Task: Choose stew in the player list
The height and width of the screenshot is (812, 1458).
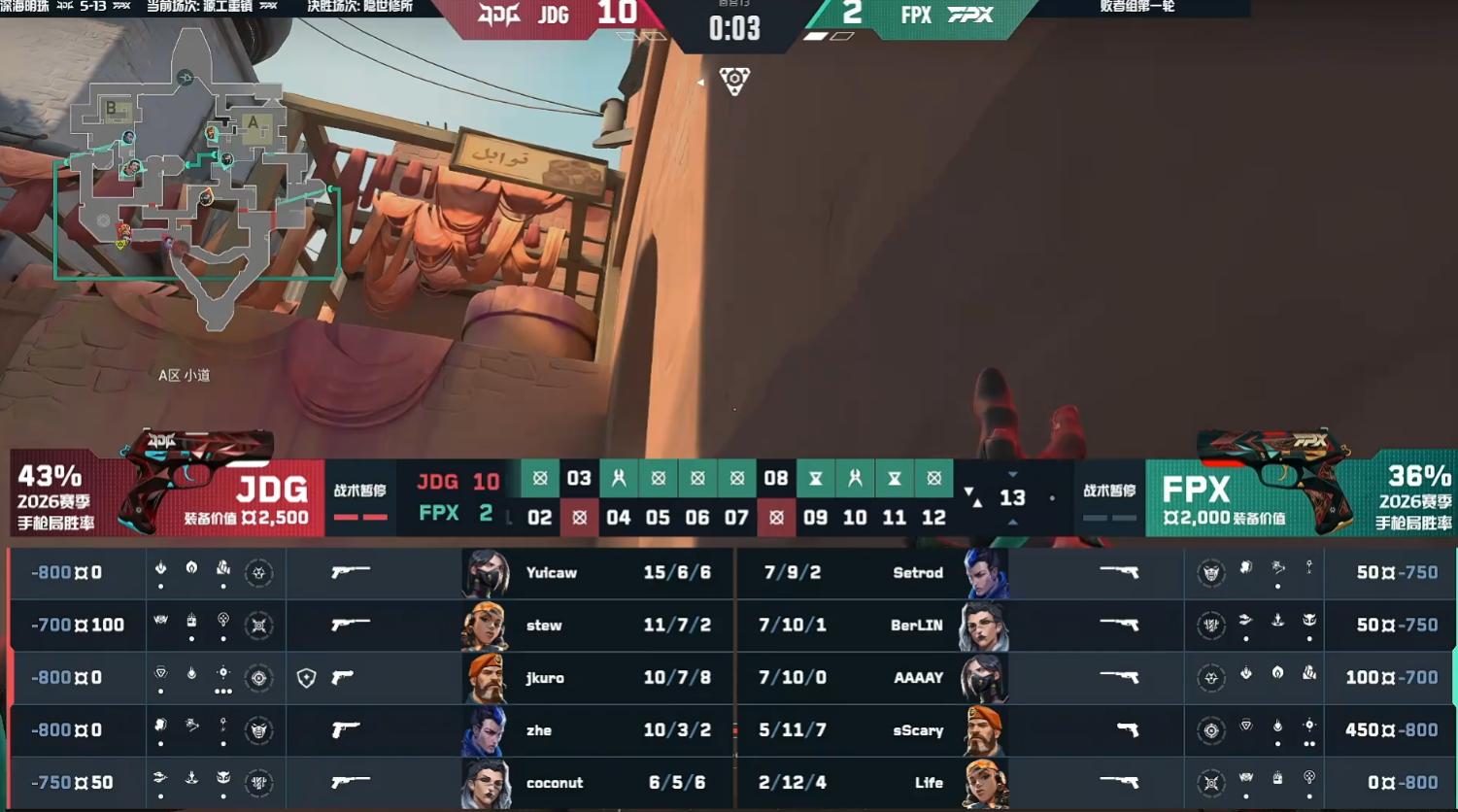Action: (544, 626)
